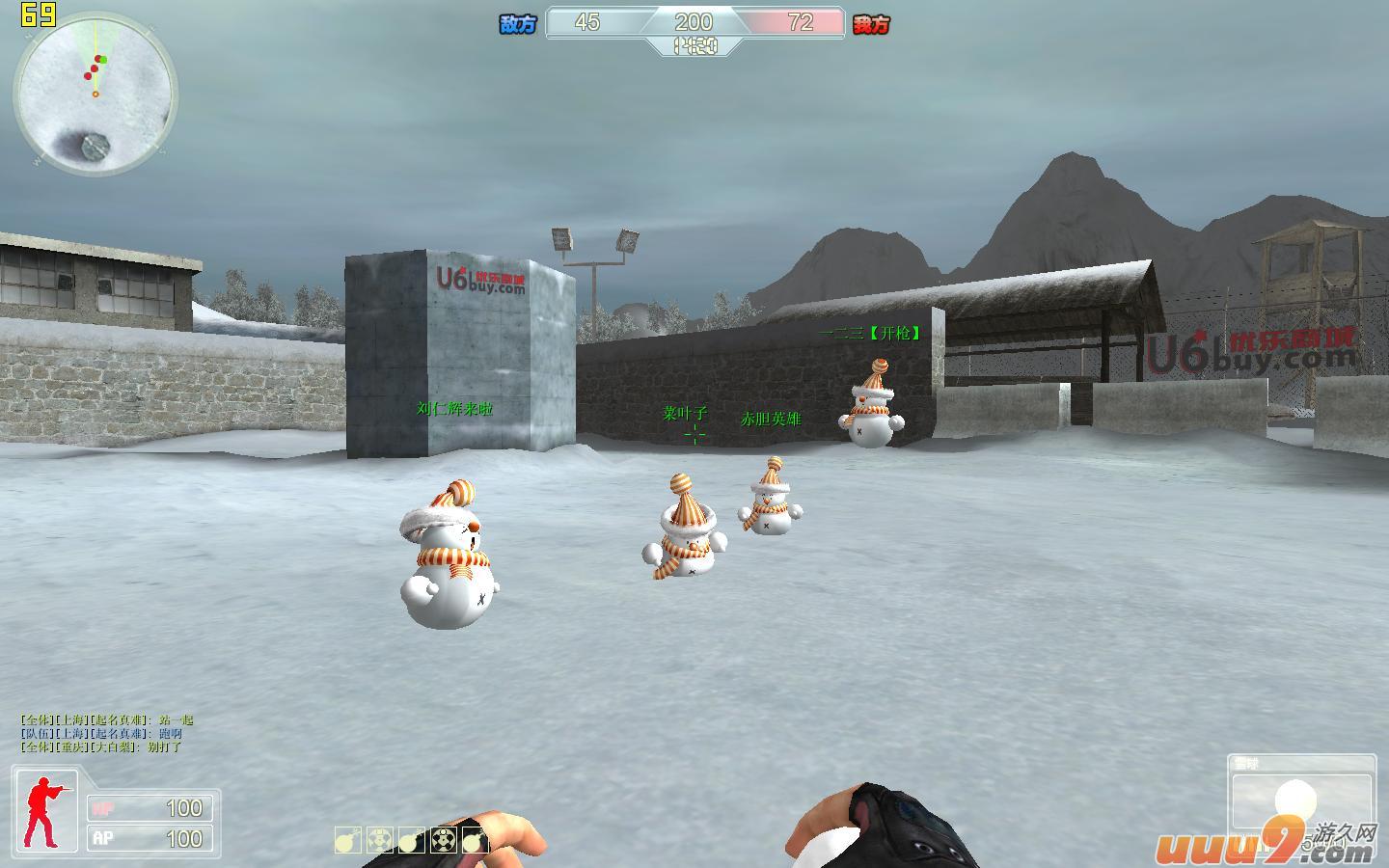Viewport: 1389px width, 868px height.
Task: Click the circular minimap radar
Action: pos(95,95)
